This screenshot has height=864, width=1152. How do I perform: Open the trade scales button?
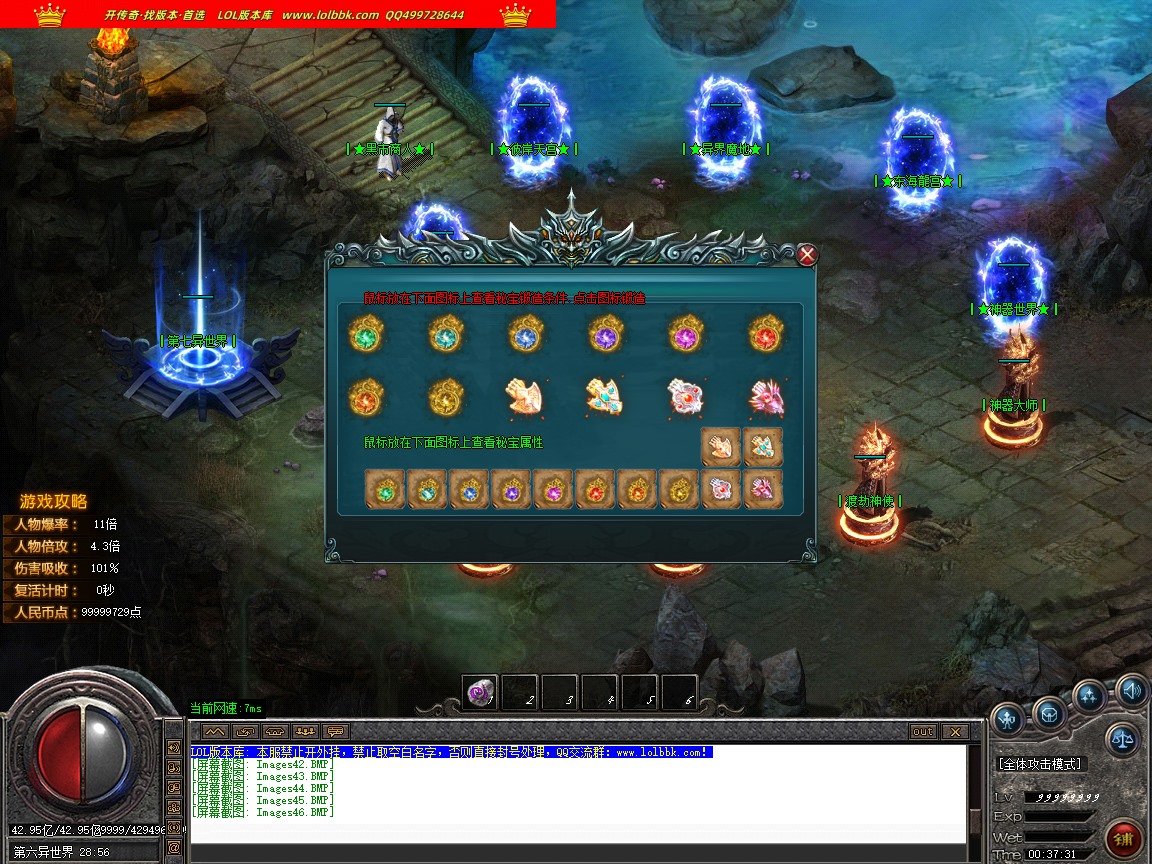coord(1122,740)
